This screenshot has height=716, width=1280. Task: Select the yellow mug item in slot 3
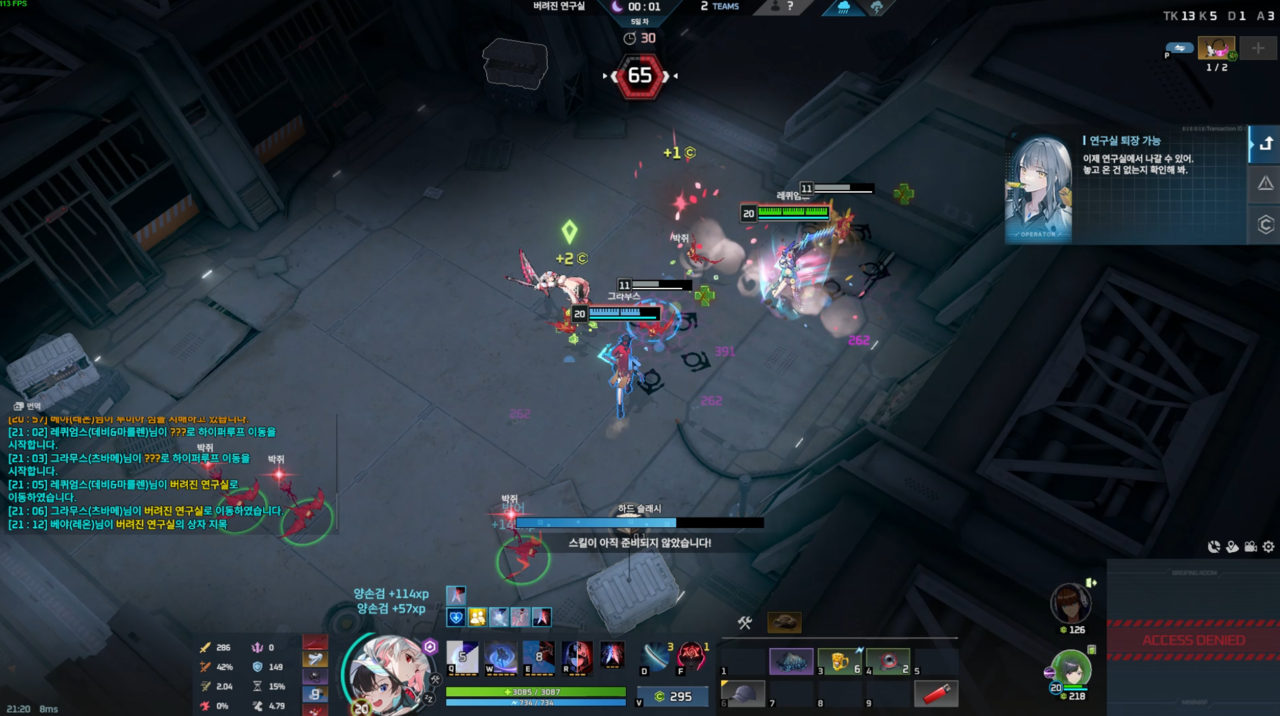[x=840, y=661]
